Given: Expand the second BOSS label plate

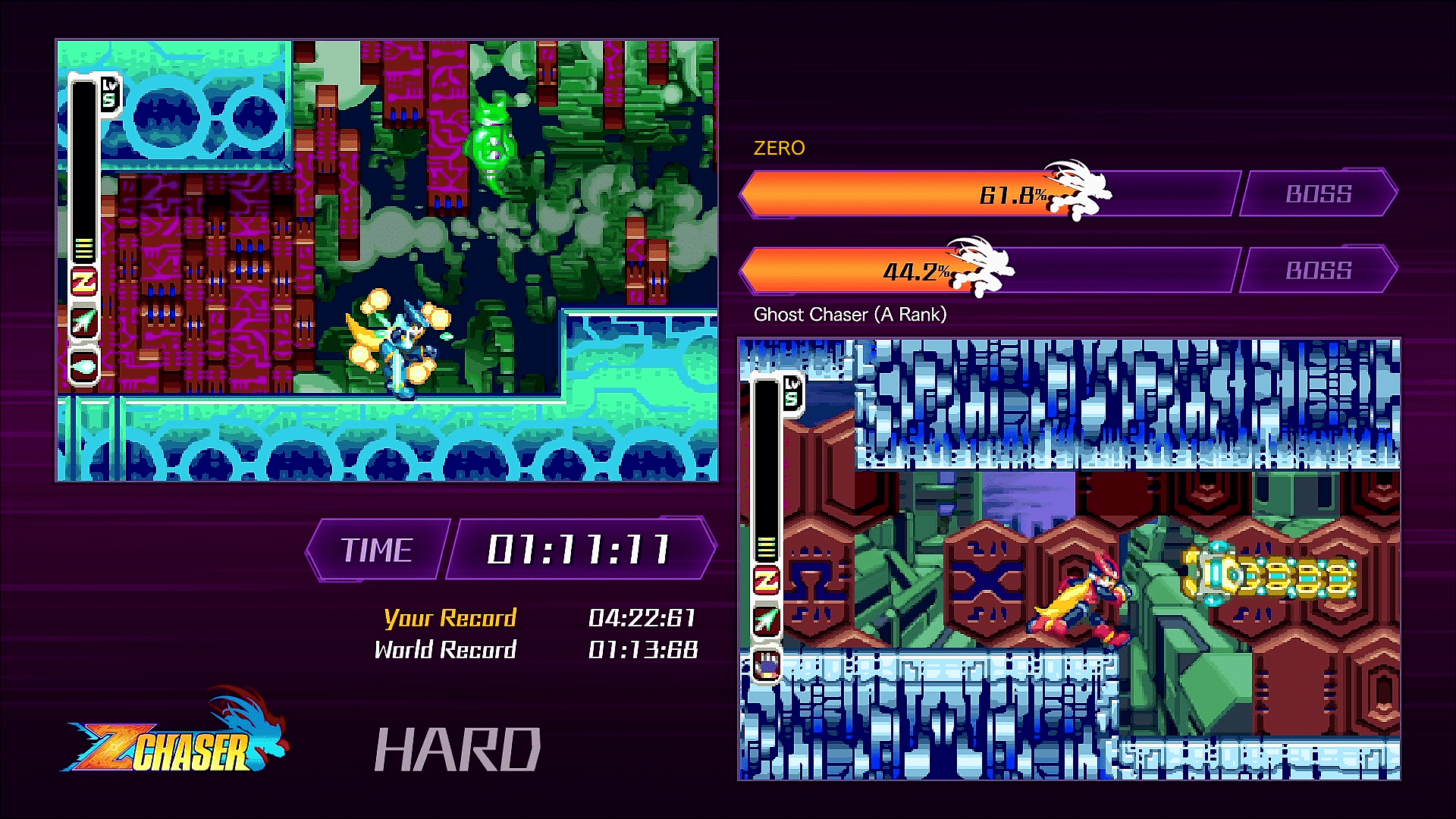Looking at the screenshot, I should (1319, 268).
